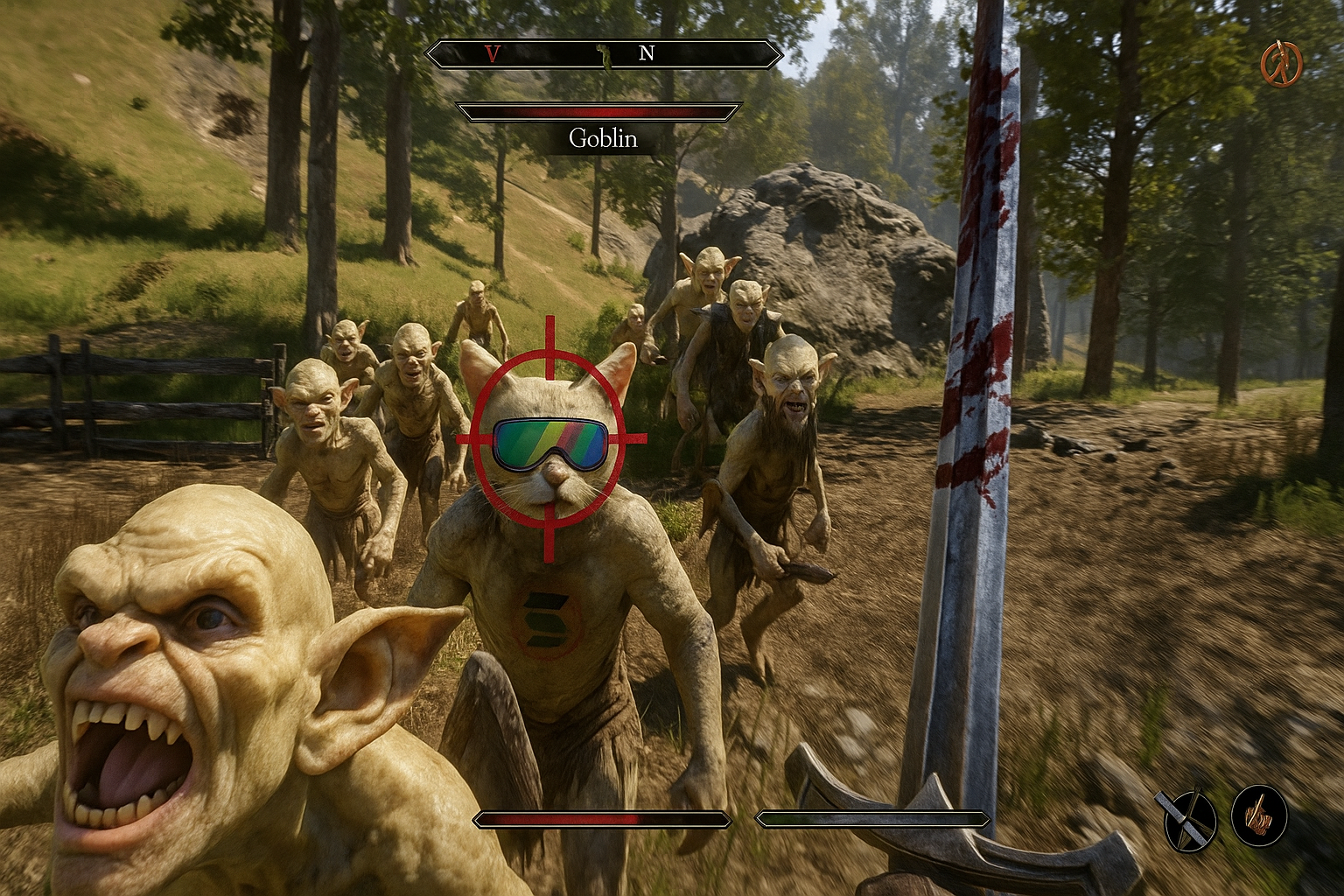Screen dimensions: 1344x896
Task: Select the crossed sword weapon icon
Action: click(x=1189, y=820)
